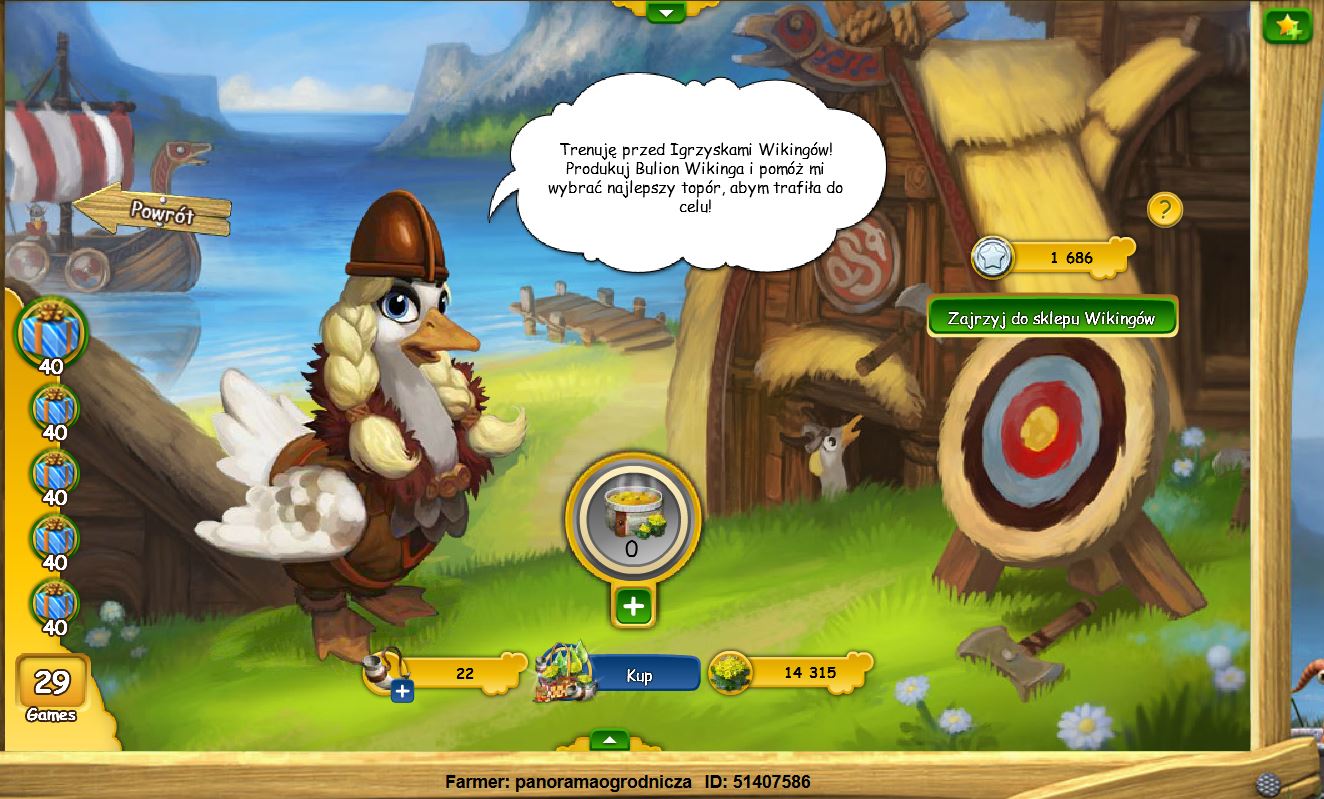Add more axes with the blue plus
This screenshot has width=1324, height=799.
(402, 691)
